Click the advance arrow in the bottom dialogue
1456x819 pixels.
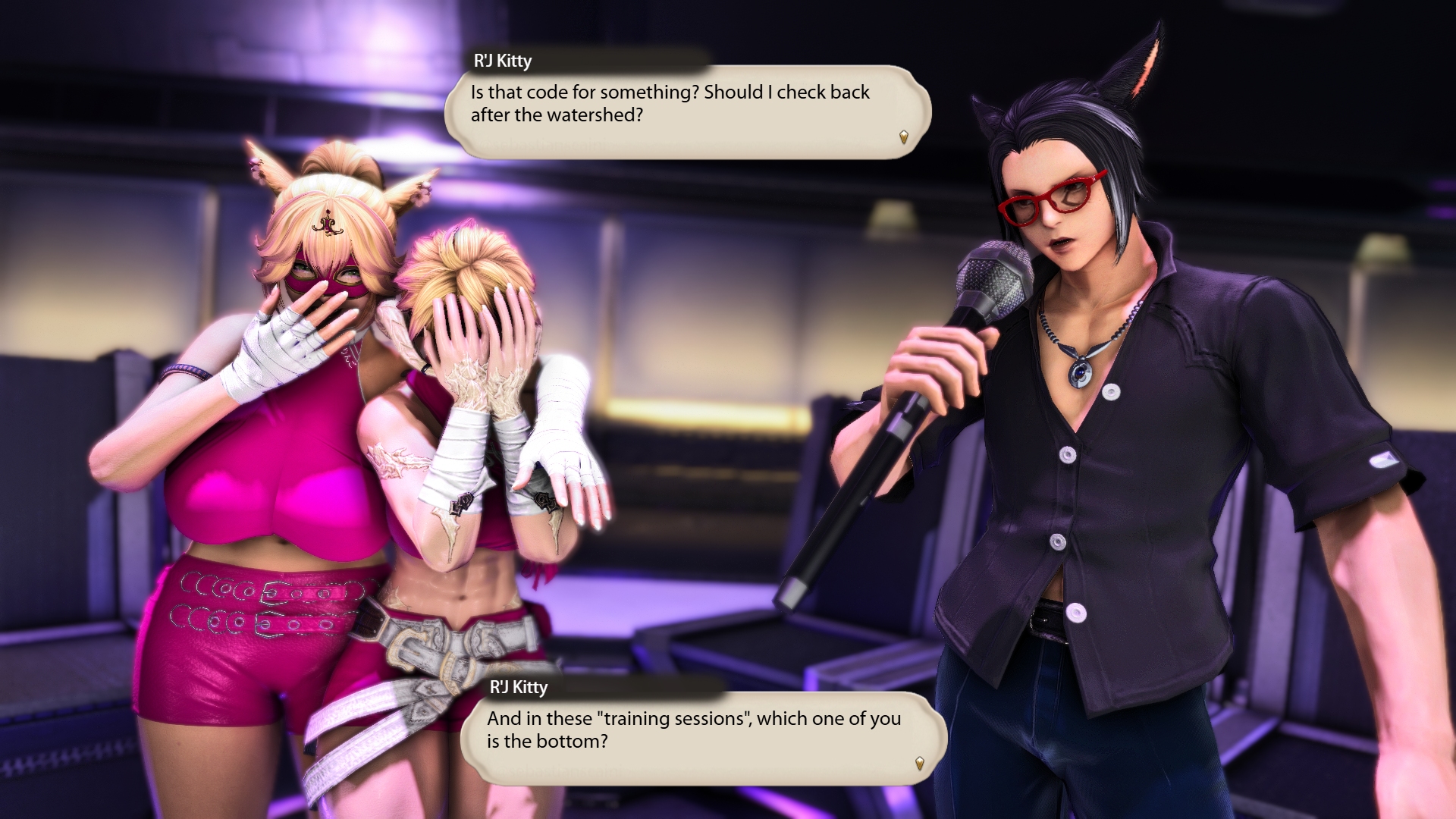919,763
